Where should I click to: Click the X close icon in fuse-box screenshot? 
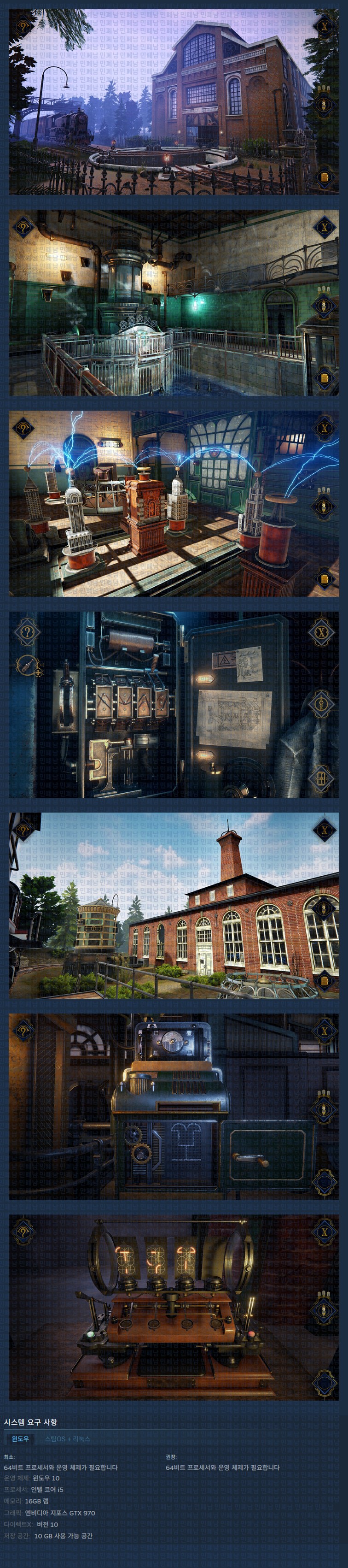coord(322,632)
